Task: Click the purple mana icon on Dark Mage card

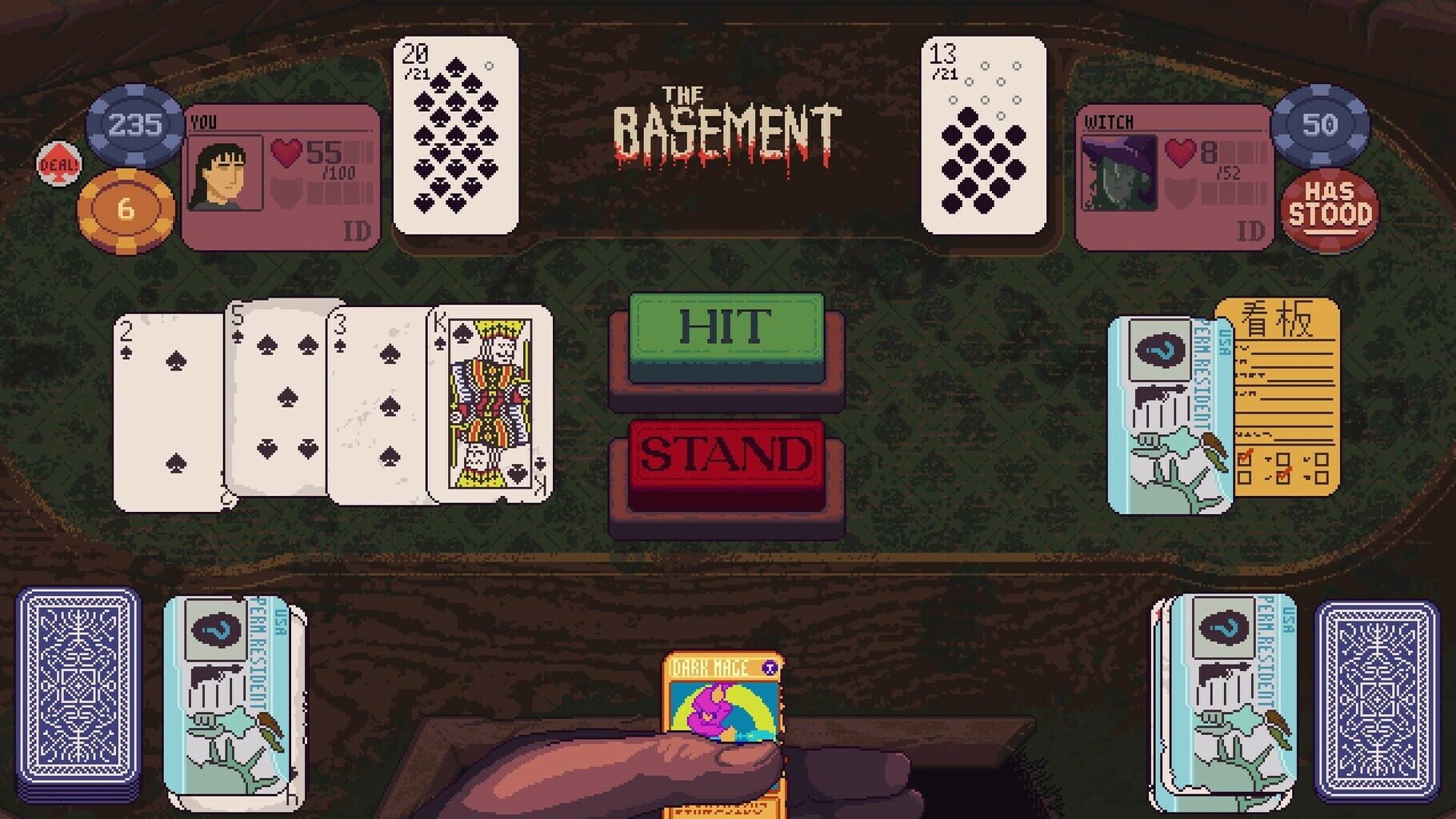Action: [769, 667]
